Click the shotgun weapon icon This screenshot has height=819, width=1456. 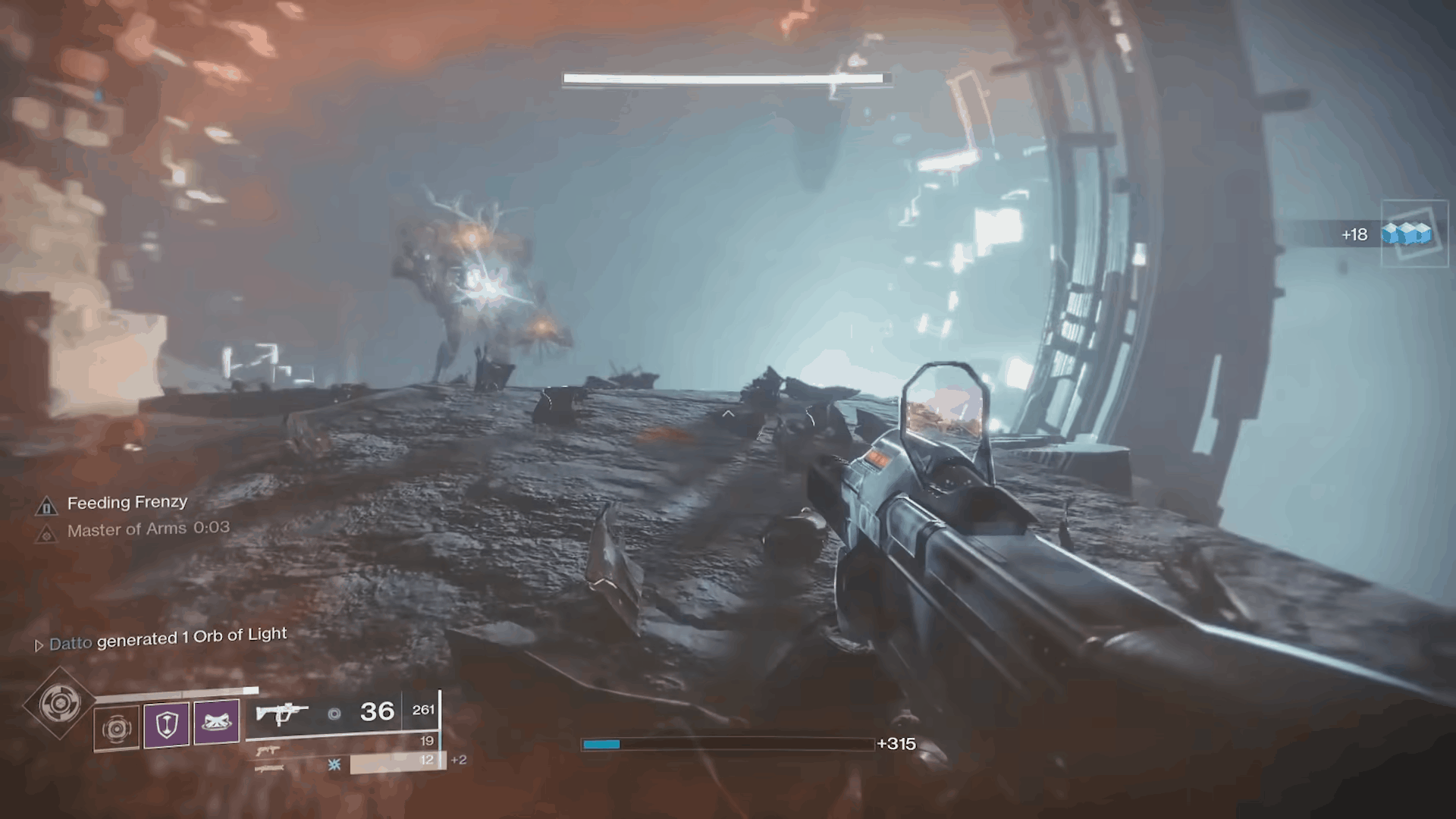click(269, 768)
